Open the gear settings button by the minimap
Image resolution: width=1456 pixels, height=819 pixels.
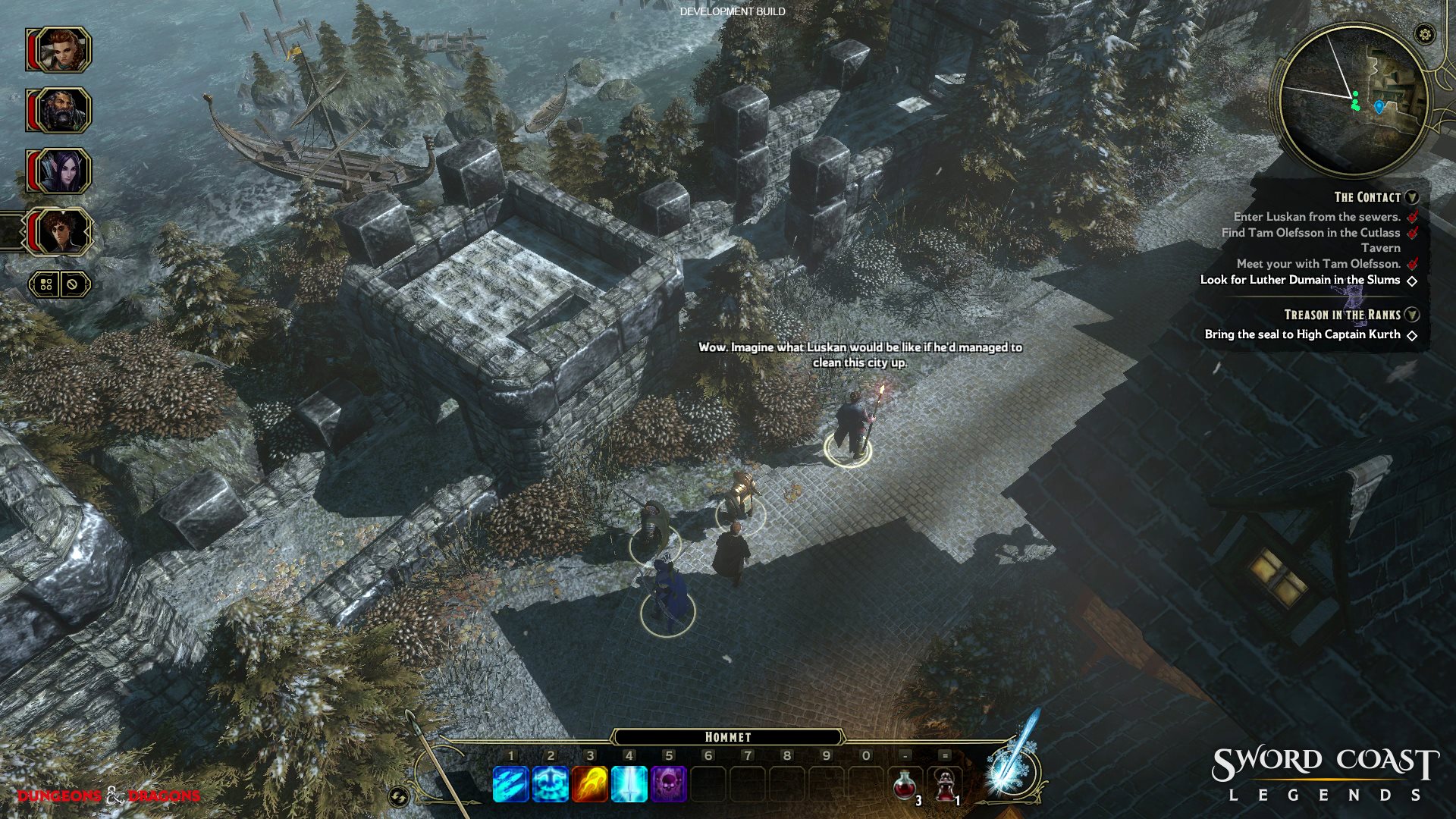tap(1425, 34)
